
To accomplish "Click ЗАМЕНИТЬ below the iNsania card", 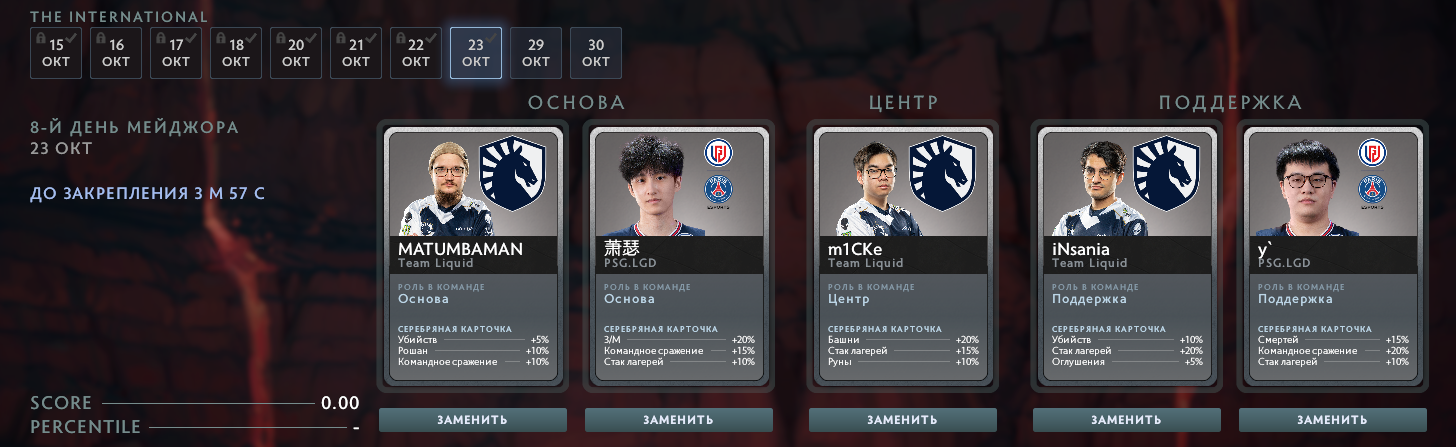I will coord(1127,420).
